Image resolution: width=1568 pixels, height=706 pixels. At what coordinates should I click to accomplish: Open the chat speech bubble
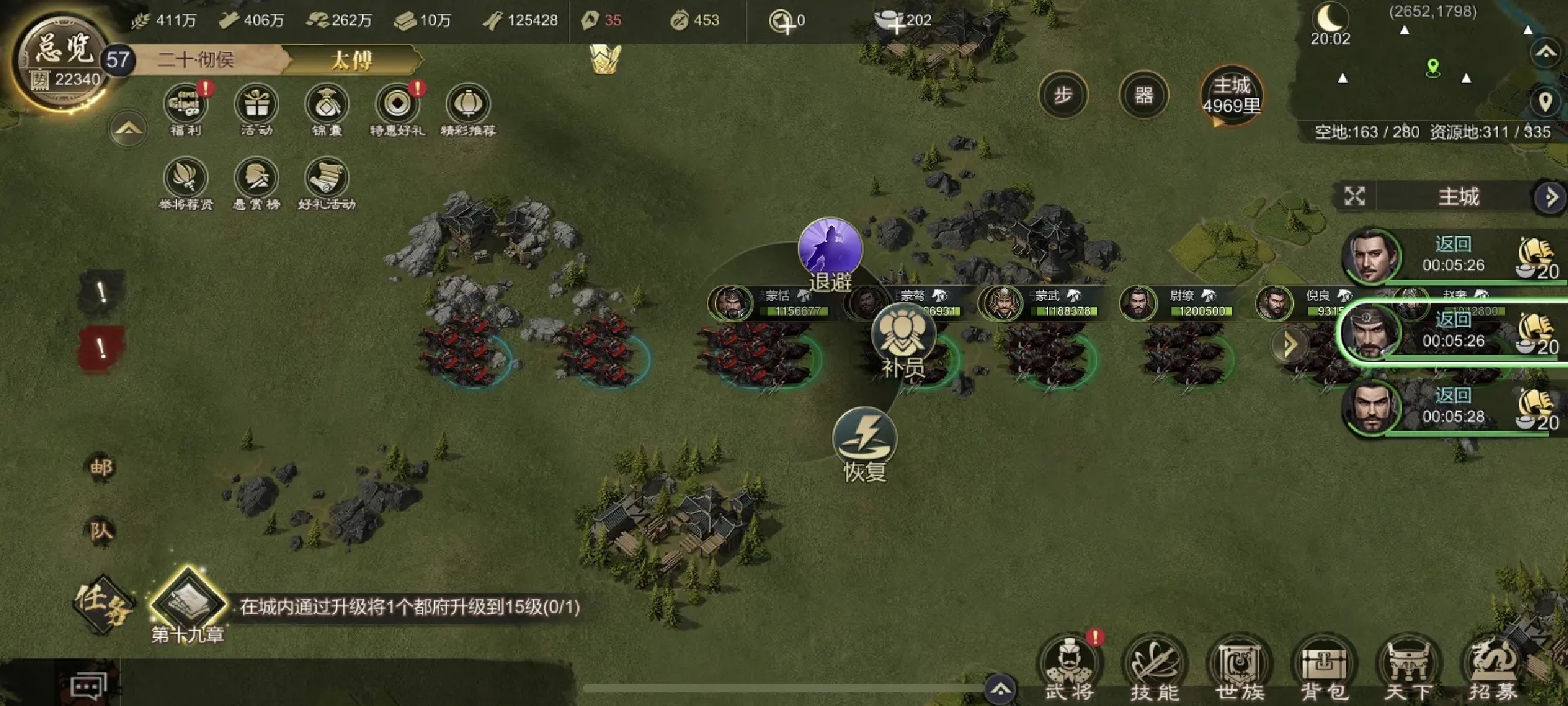pos(89,686)
